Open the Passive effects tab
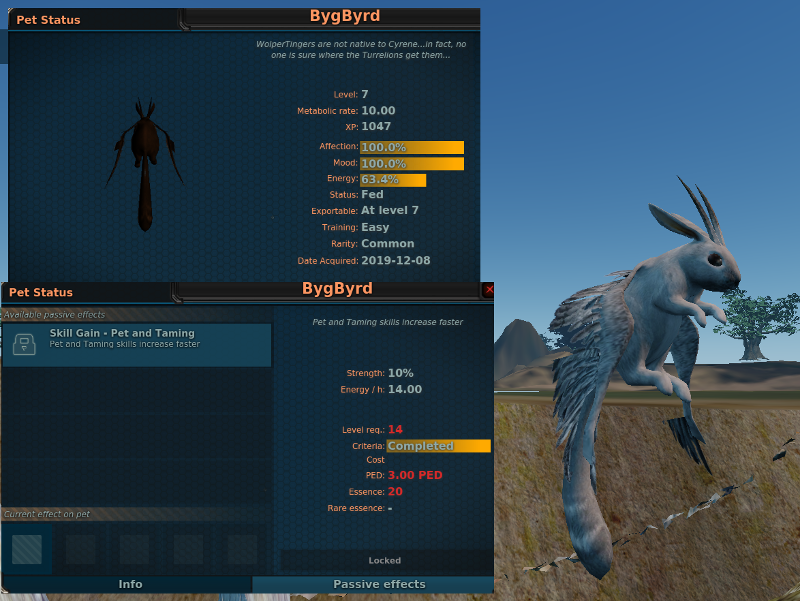This screenshot has height=601, width=800. (x=378, y=584)
